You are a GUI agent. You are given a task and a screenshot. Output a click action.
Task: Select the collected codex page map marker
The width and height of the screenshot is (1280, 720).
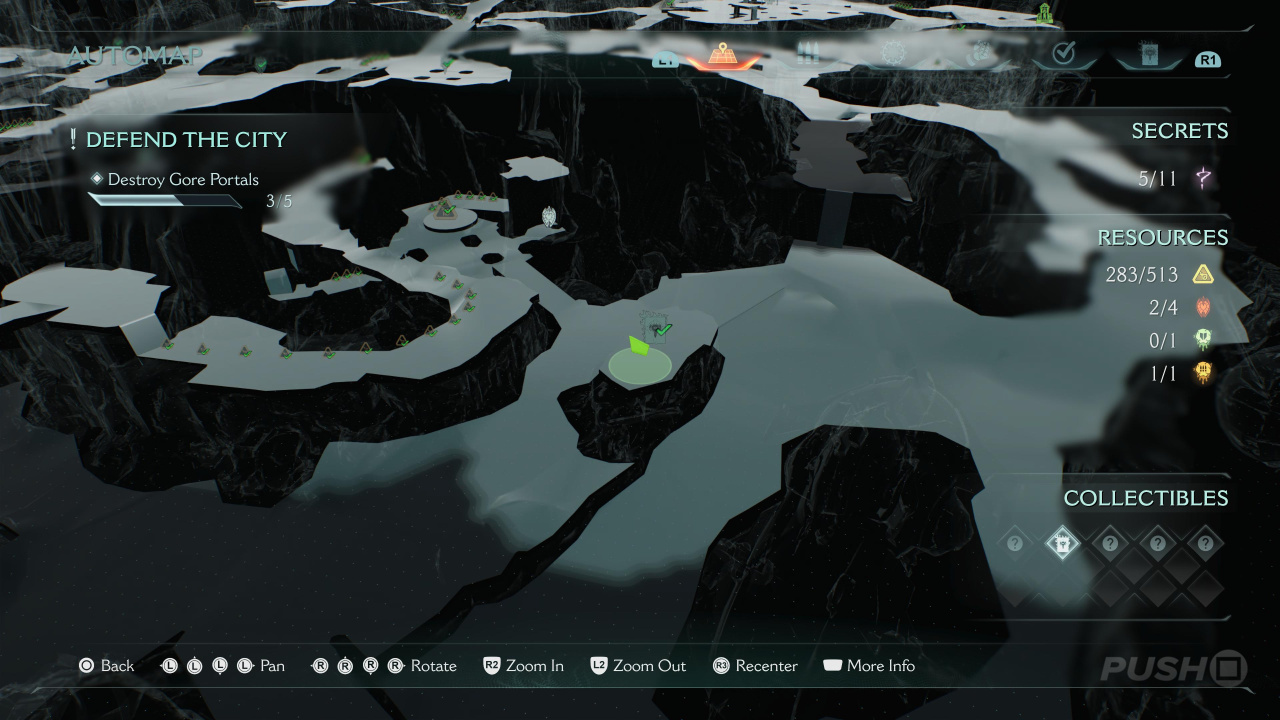[654, 326]
